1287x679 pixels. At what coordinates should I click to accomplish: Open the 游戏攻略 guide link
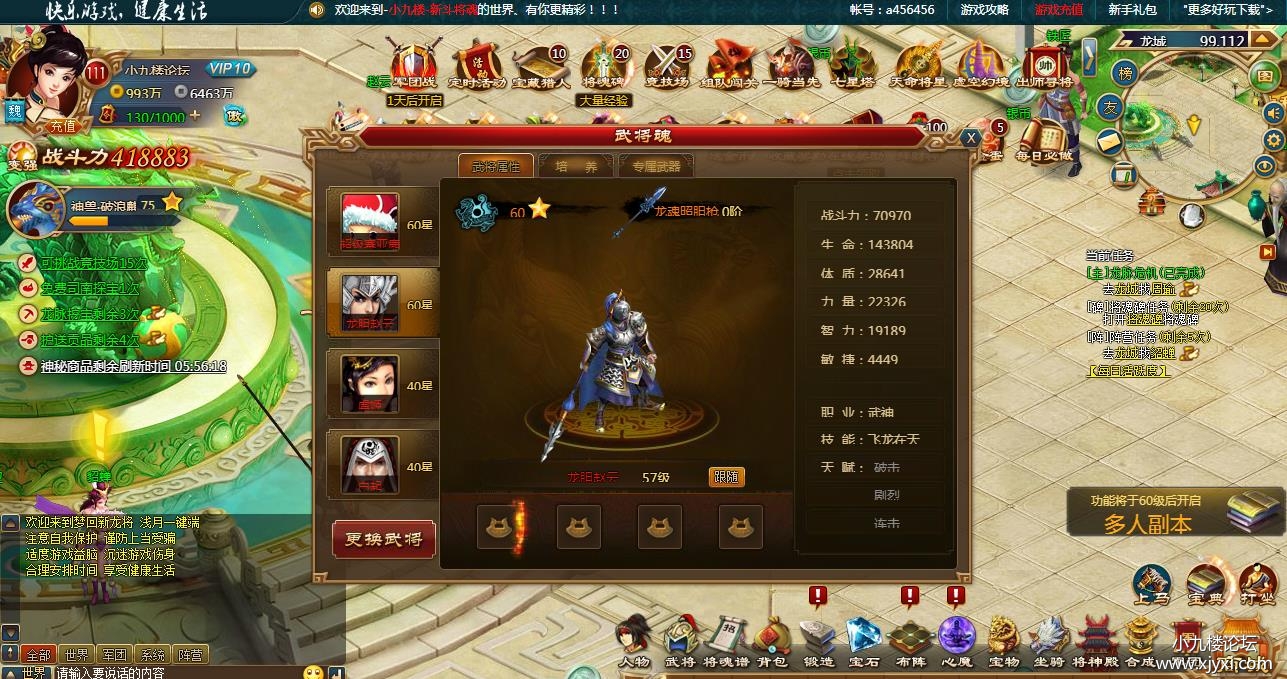984,9
